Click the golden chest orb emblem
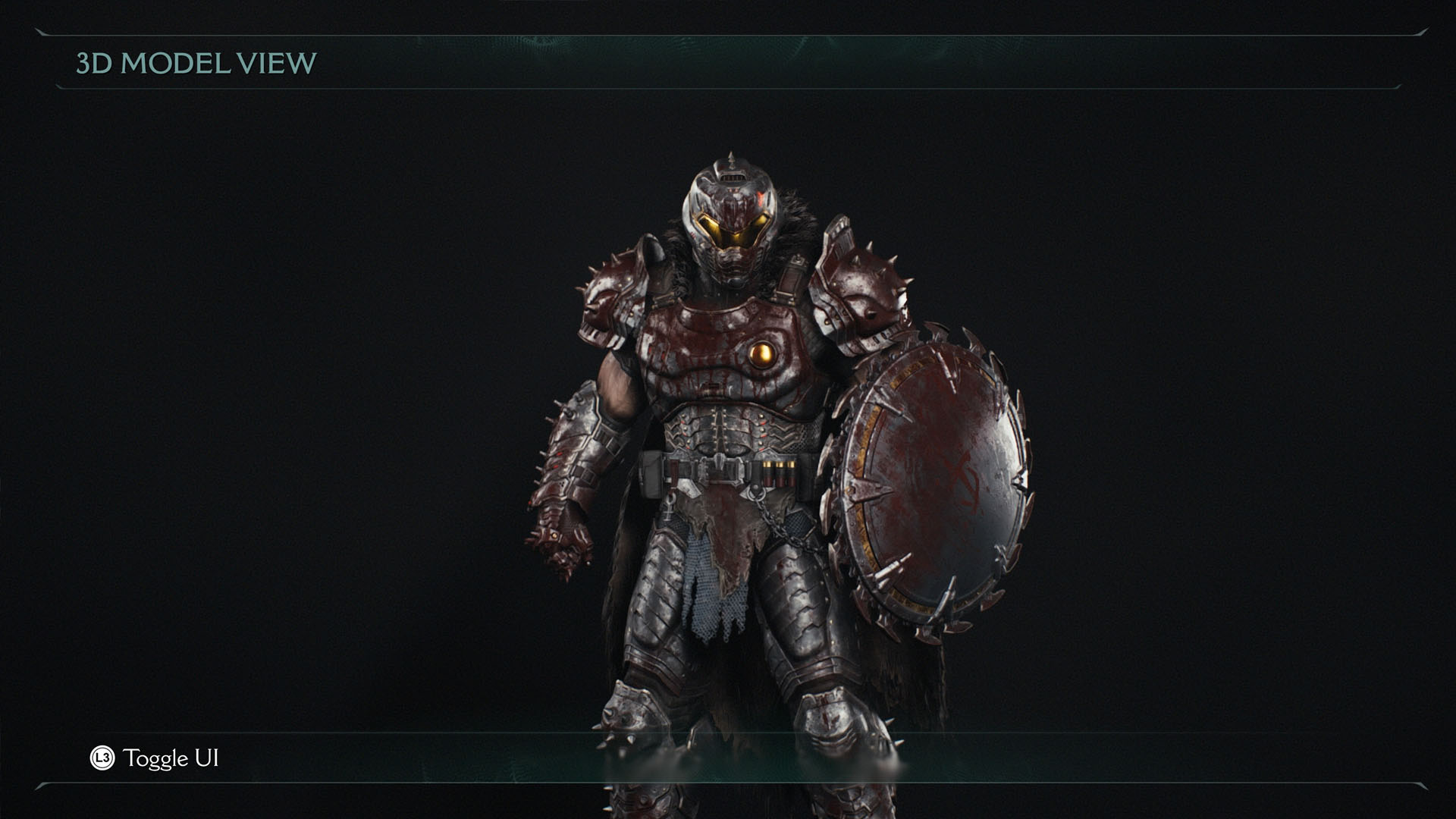 pos(764,353)
